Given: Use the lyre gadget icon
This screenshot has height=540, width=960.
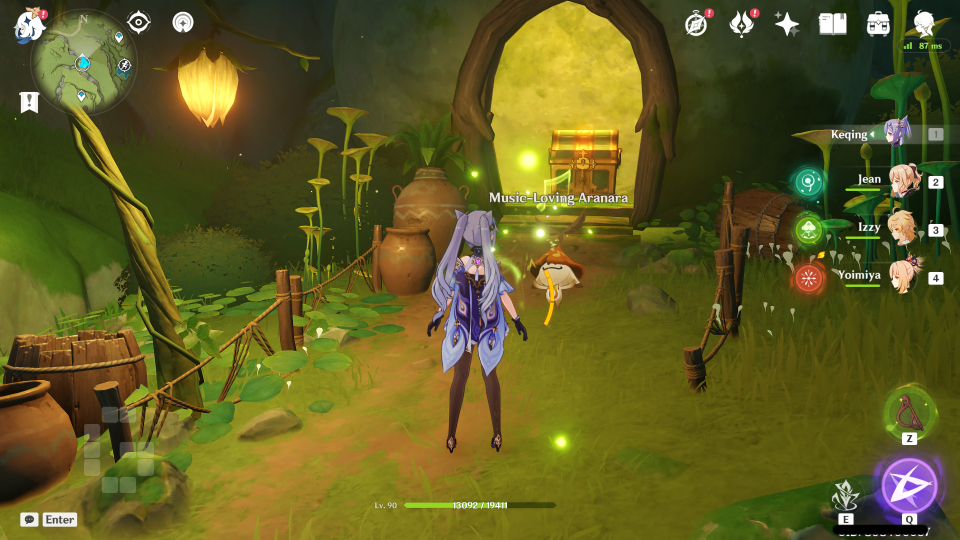Looking at the screenshot, I should pos(909,410).
